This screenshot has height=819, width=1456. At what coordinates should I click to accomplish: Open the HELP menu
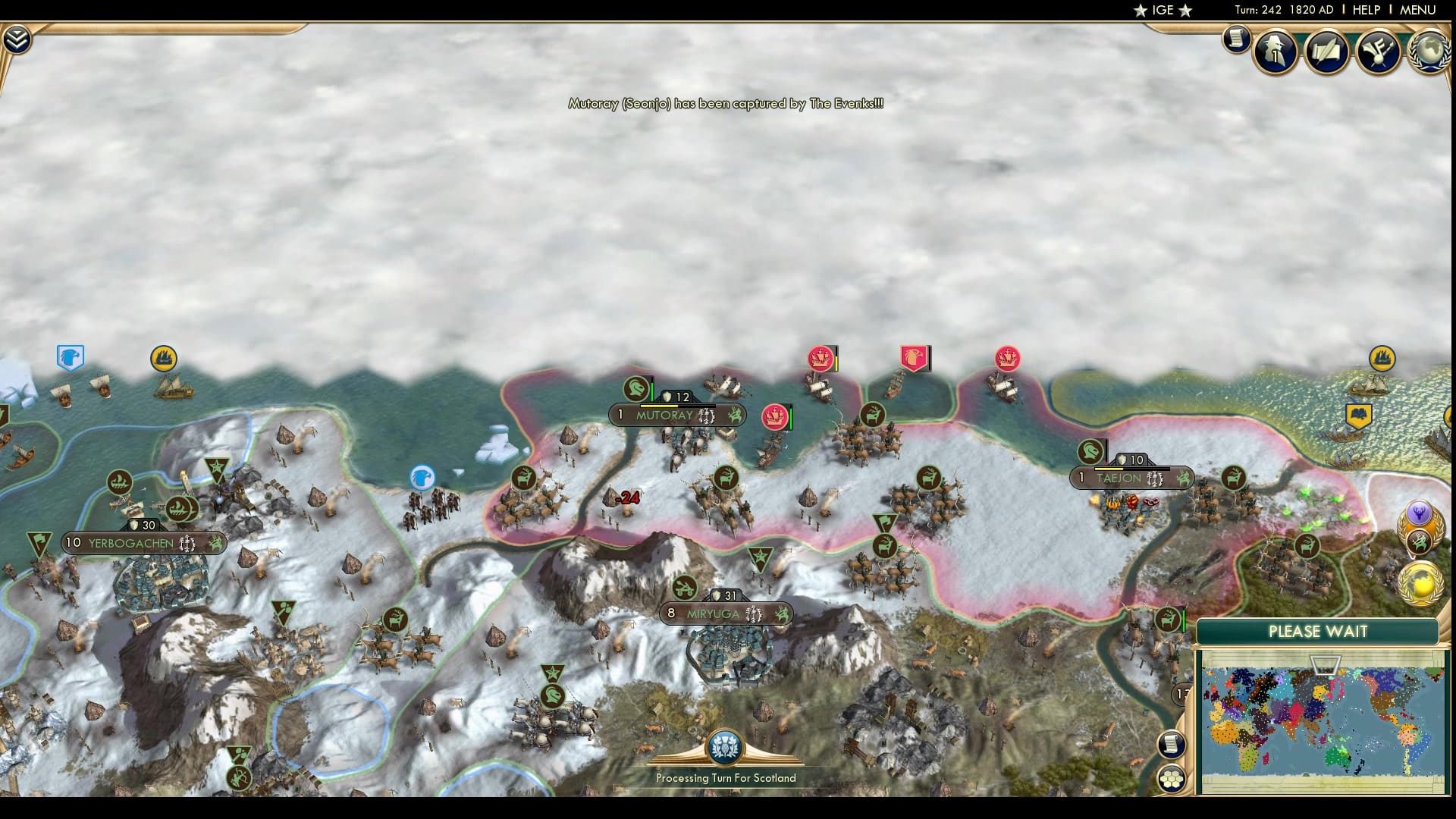[1365, 10]
